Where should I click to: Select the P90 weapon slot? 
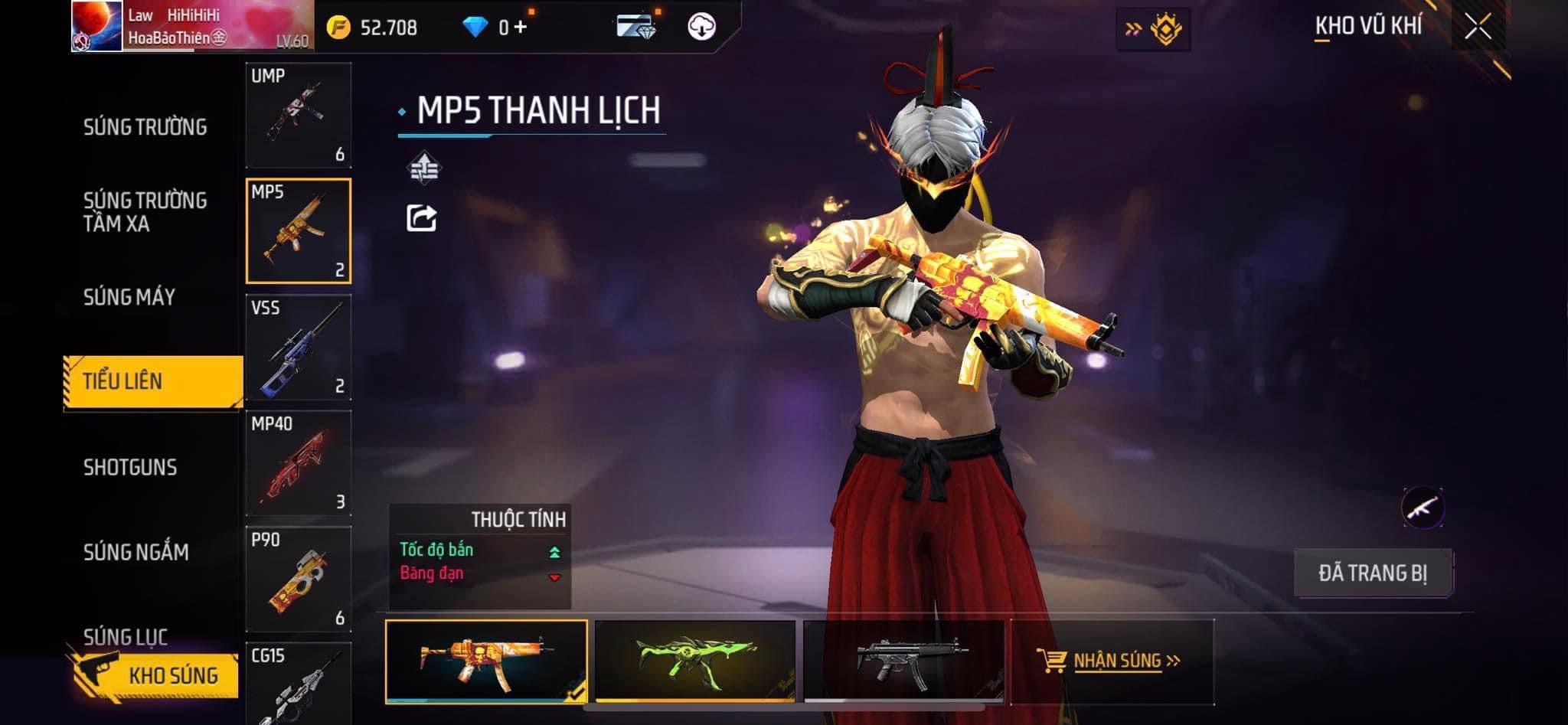[299, 580]
